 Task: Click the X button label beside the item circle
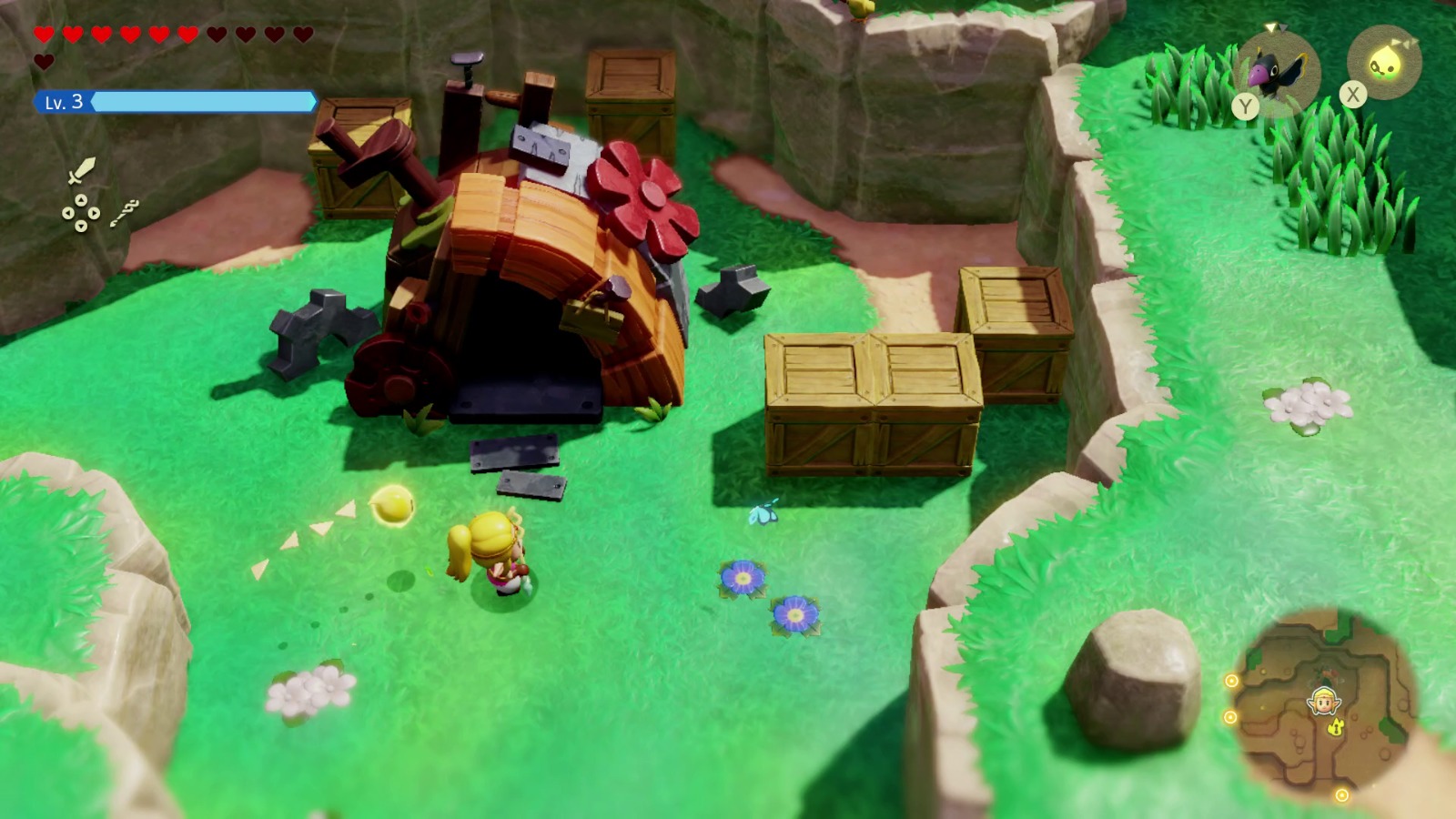pos(1353,93)
